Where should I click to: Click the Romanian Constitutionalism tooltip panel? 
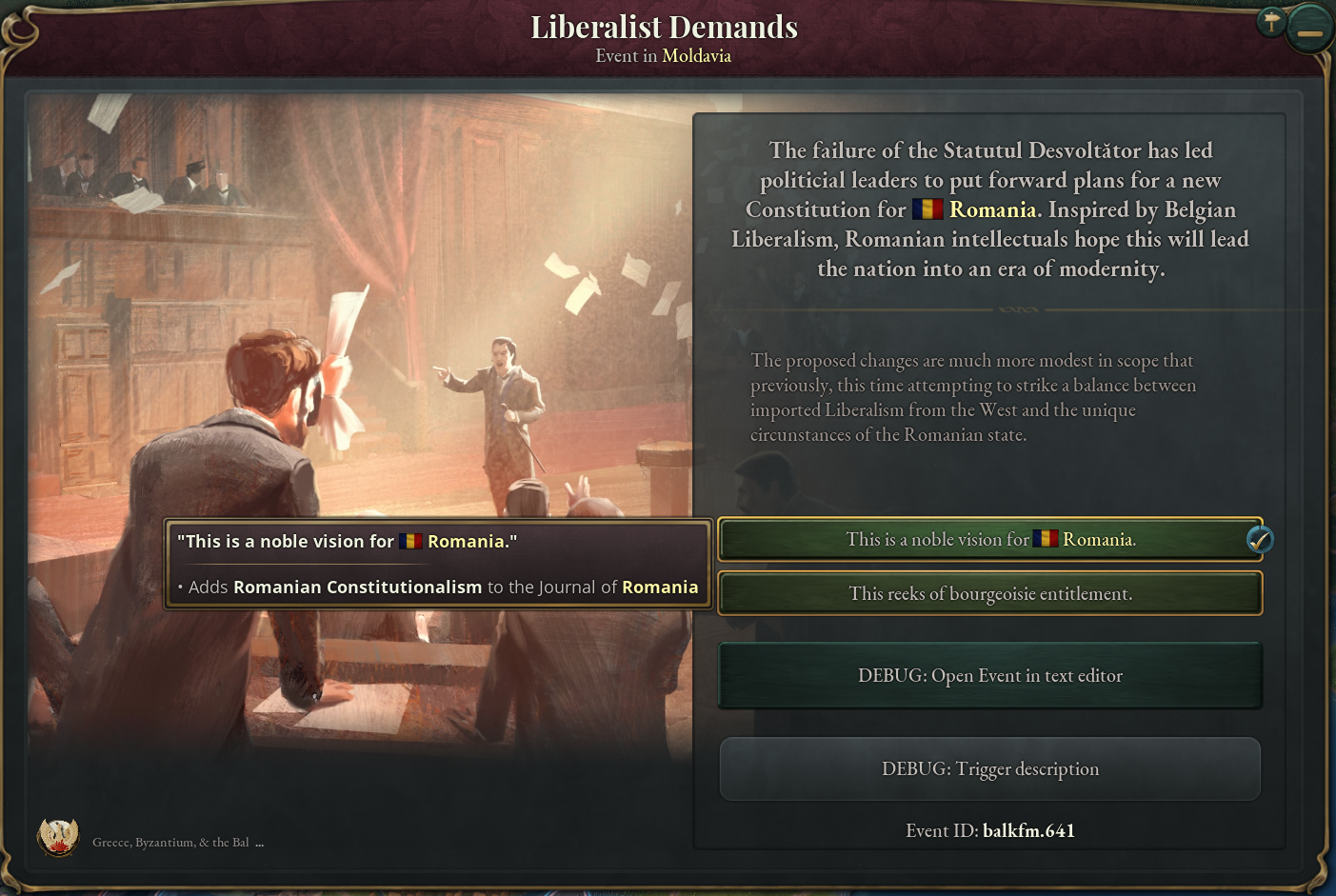(438, 564)
